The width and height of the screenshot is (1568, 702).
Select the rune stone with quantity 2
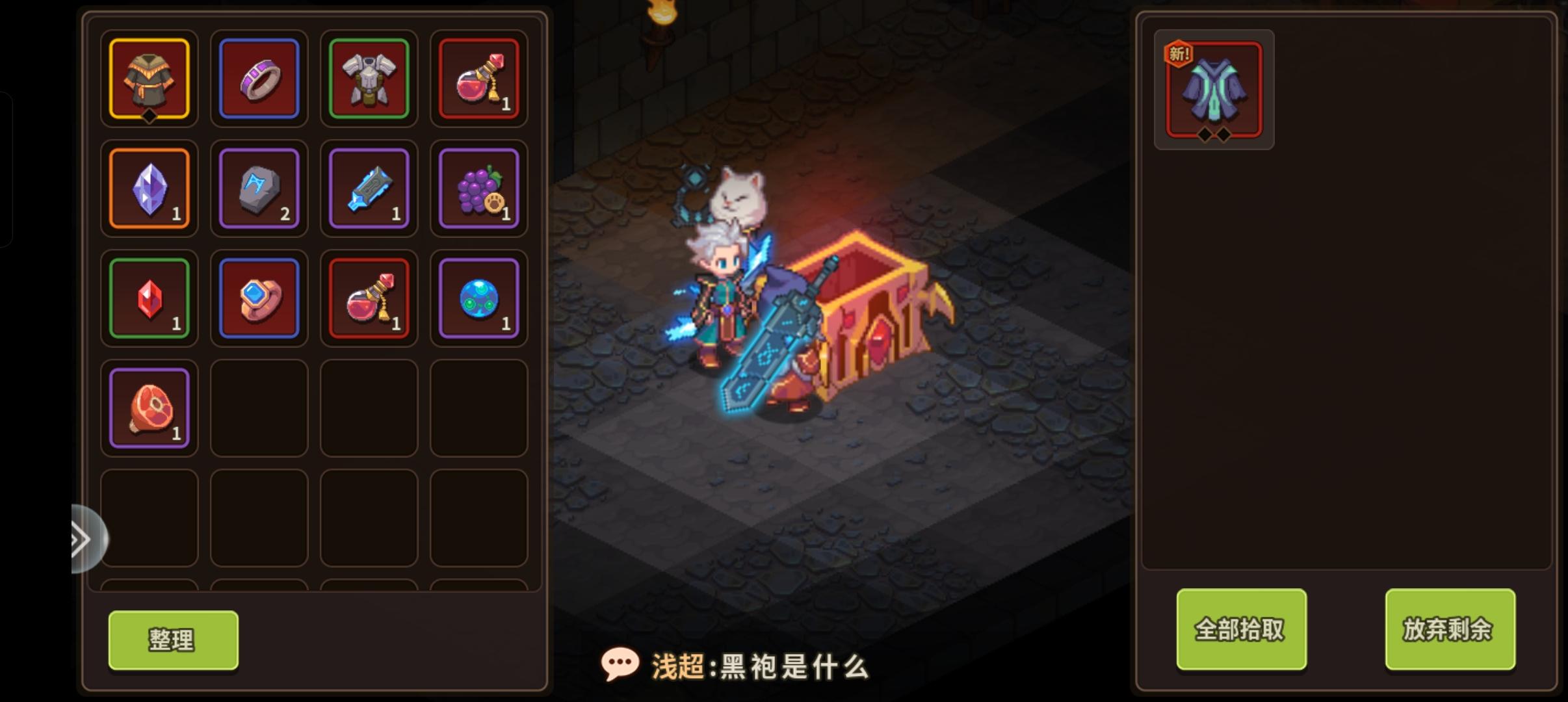click(259, 189)
